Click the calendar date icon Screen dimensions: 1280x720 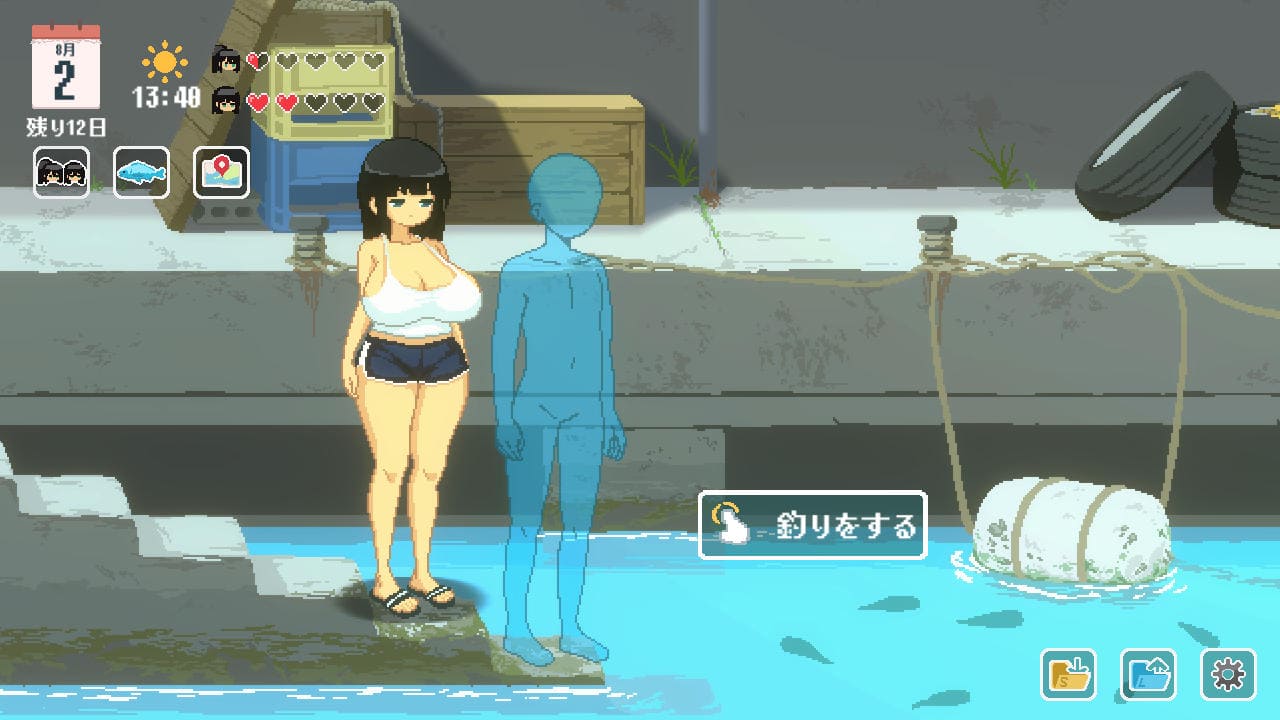(x=65, y=68)
